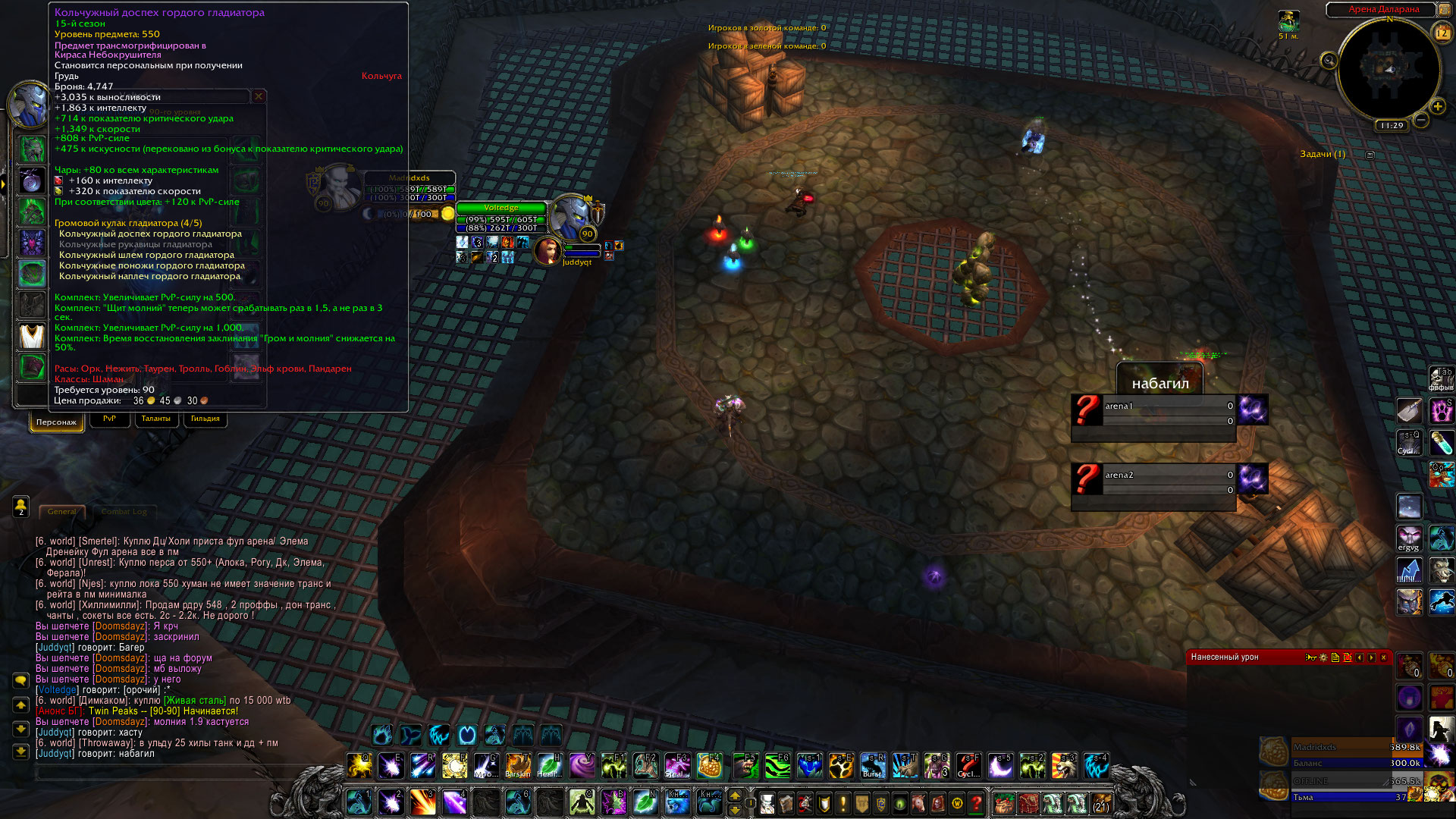The image size is (1456, 819).
Task: Close the Нанесенный урон damage meter
Action: [x=1383, y=657]
